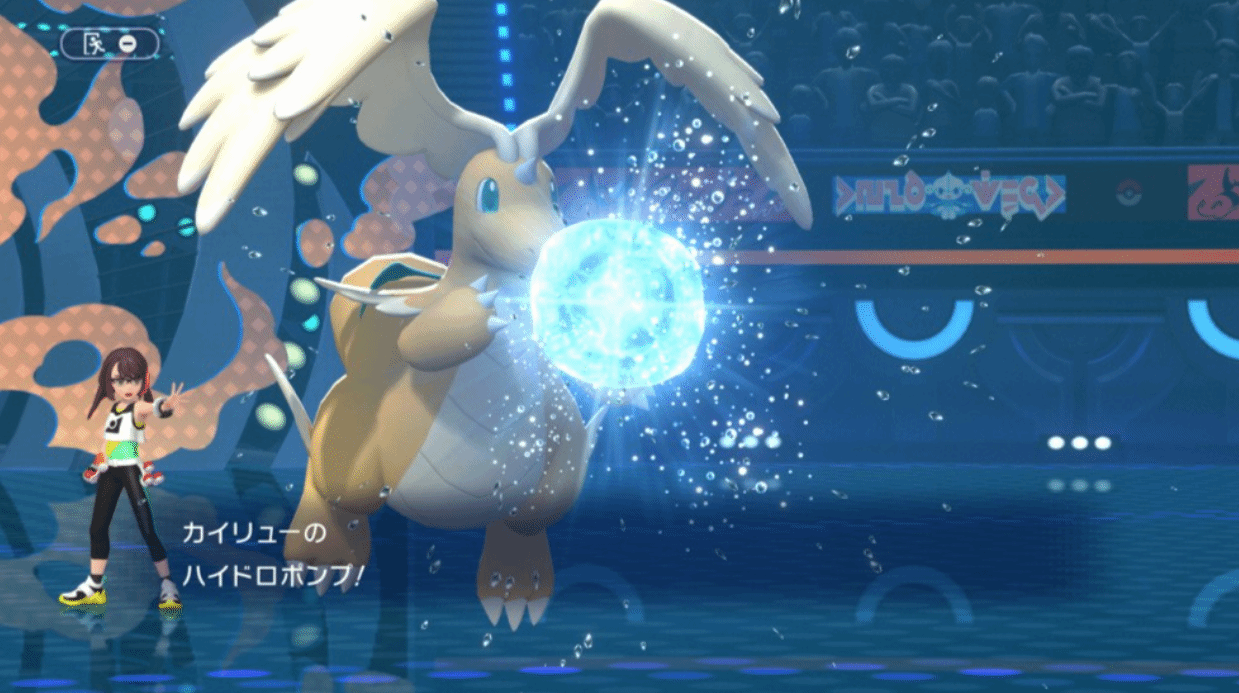The width and height of the screenshot is (1239, 693).
Task: Select the exit battle running-figure icon
Action: 97,43
